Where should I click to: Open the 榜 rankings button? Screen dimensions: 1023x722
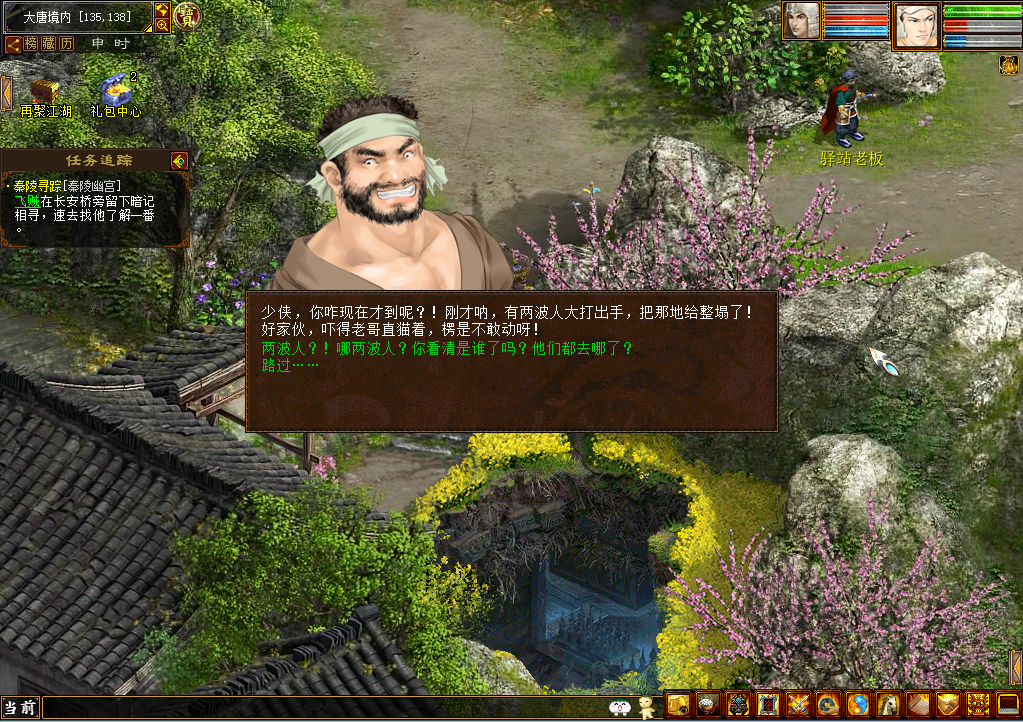point(31,44)
